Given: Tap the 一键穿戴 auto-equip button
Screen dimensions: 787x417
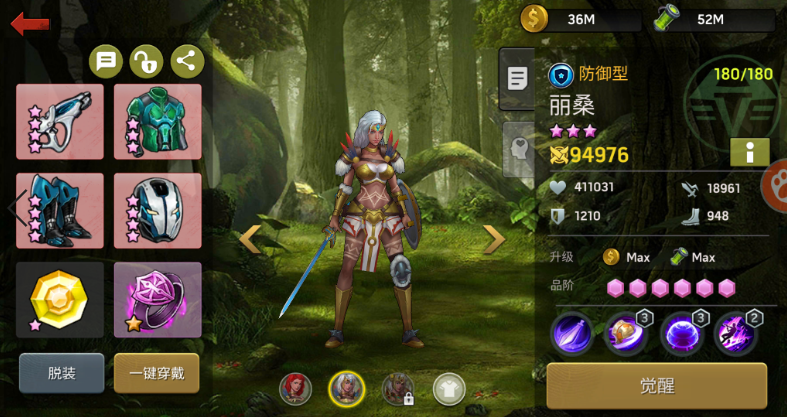Looking at the screenshot, I should point(156,373).
